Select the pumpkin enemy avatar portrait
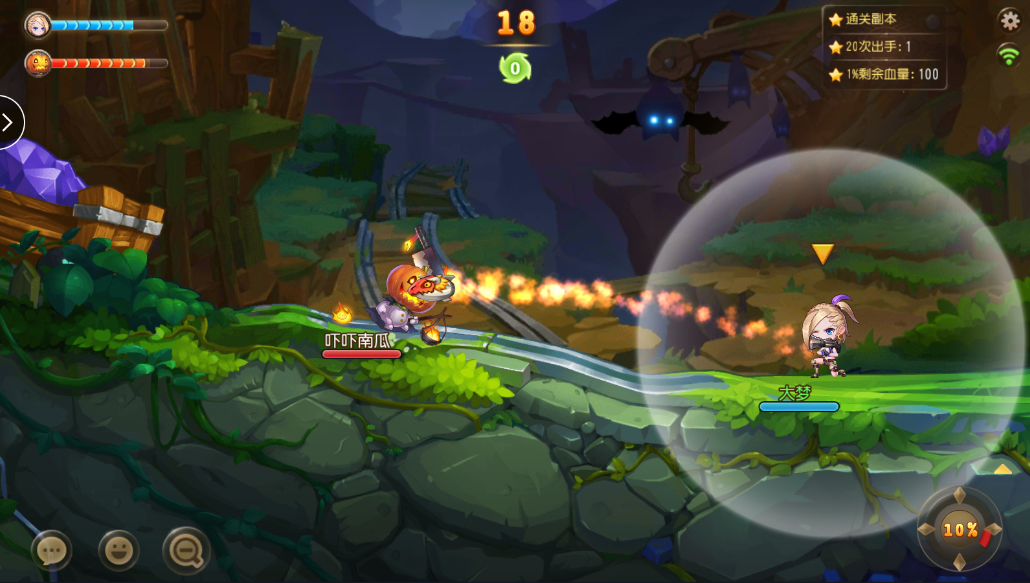 pos(38,63)
